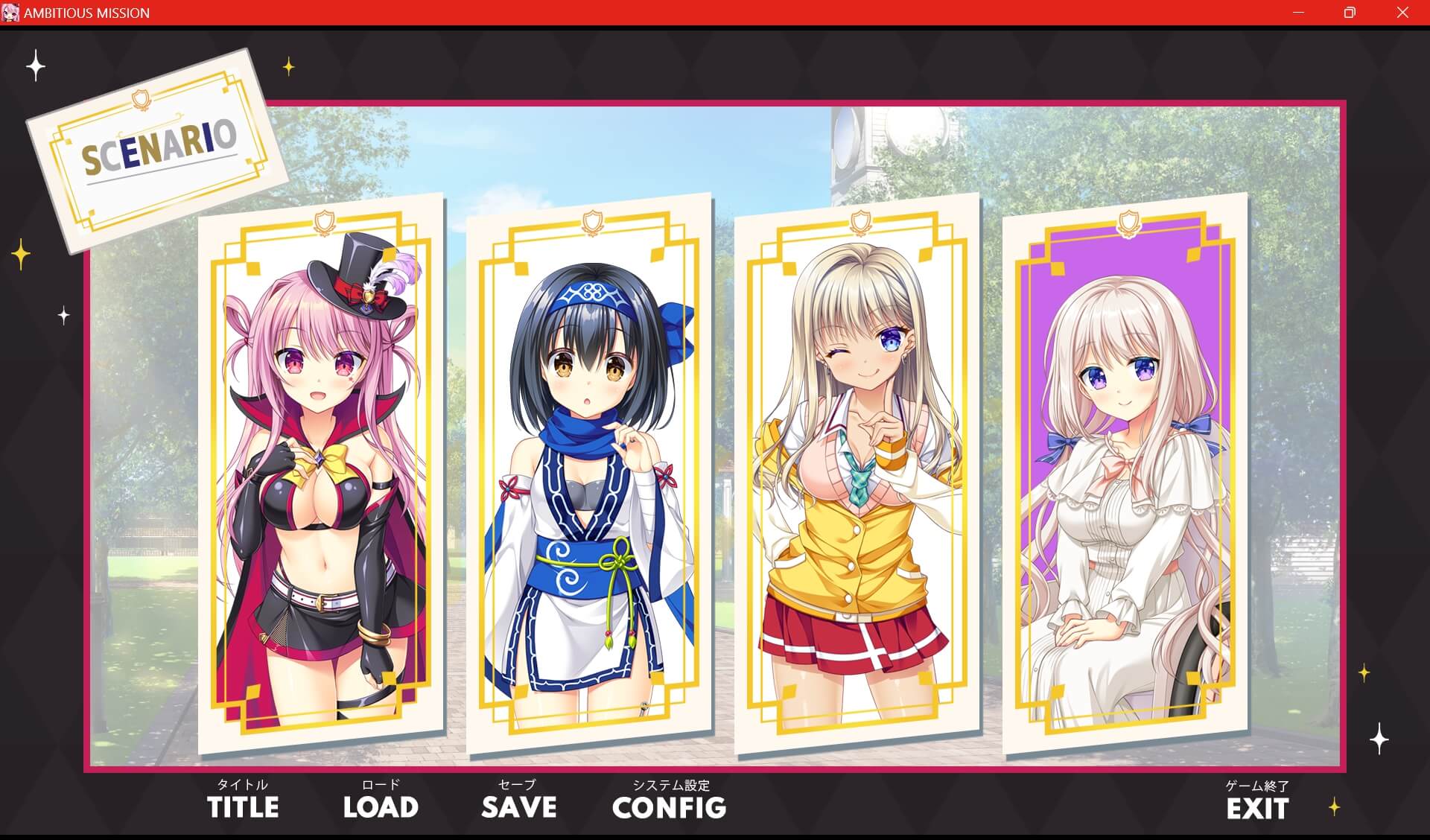Open the LOAD menu
The width and height of the screenshot is (1430, 840).
pyautogui.click(x=381, y=806)
